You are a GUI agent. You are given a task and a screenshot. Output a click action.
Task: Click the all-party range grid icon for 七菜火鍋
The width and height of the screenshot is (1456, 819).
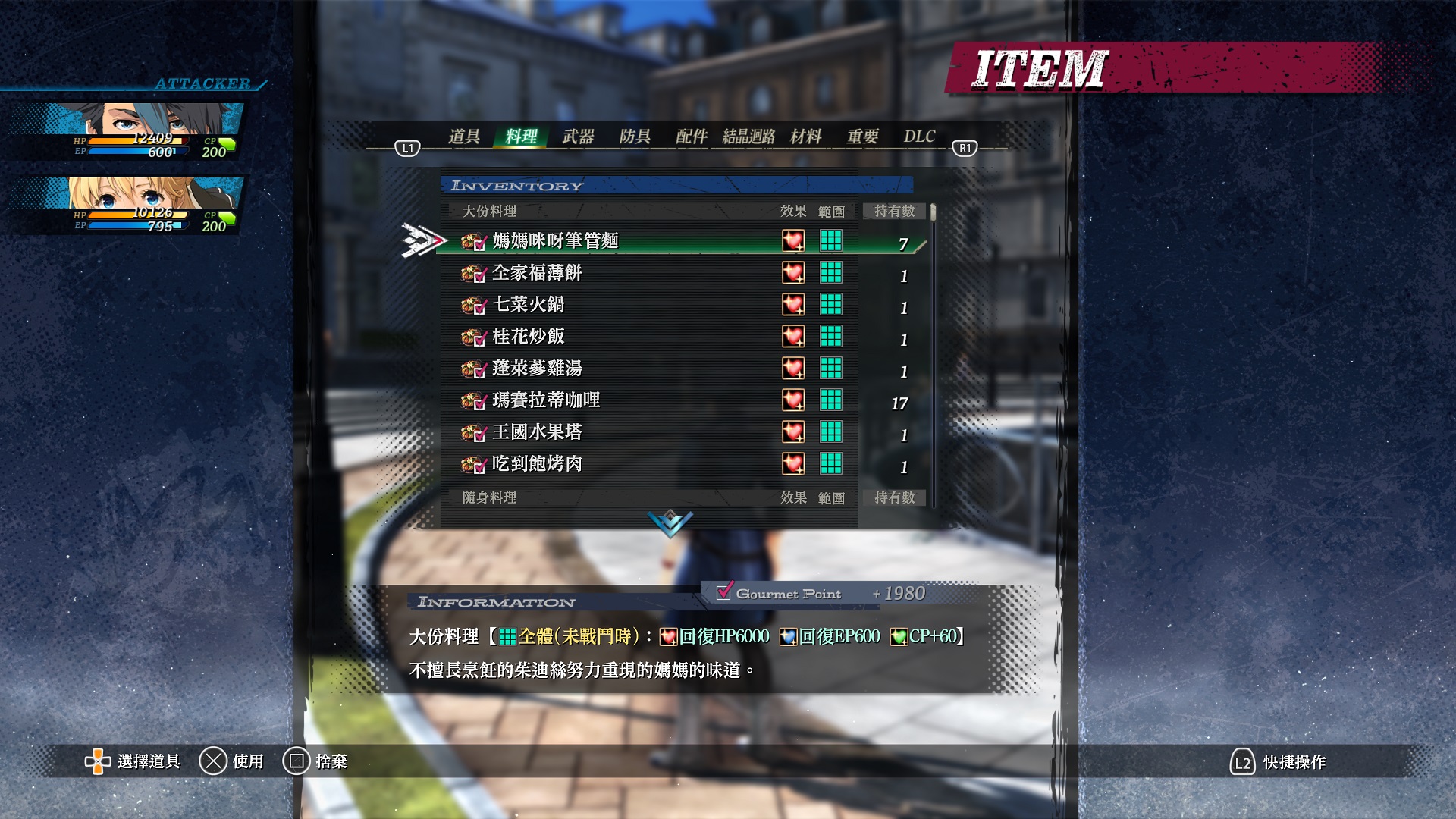pos(832,305)
